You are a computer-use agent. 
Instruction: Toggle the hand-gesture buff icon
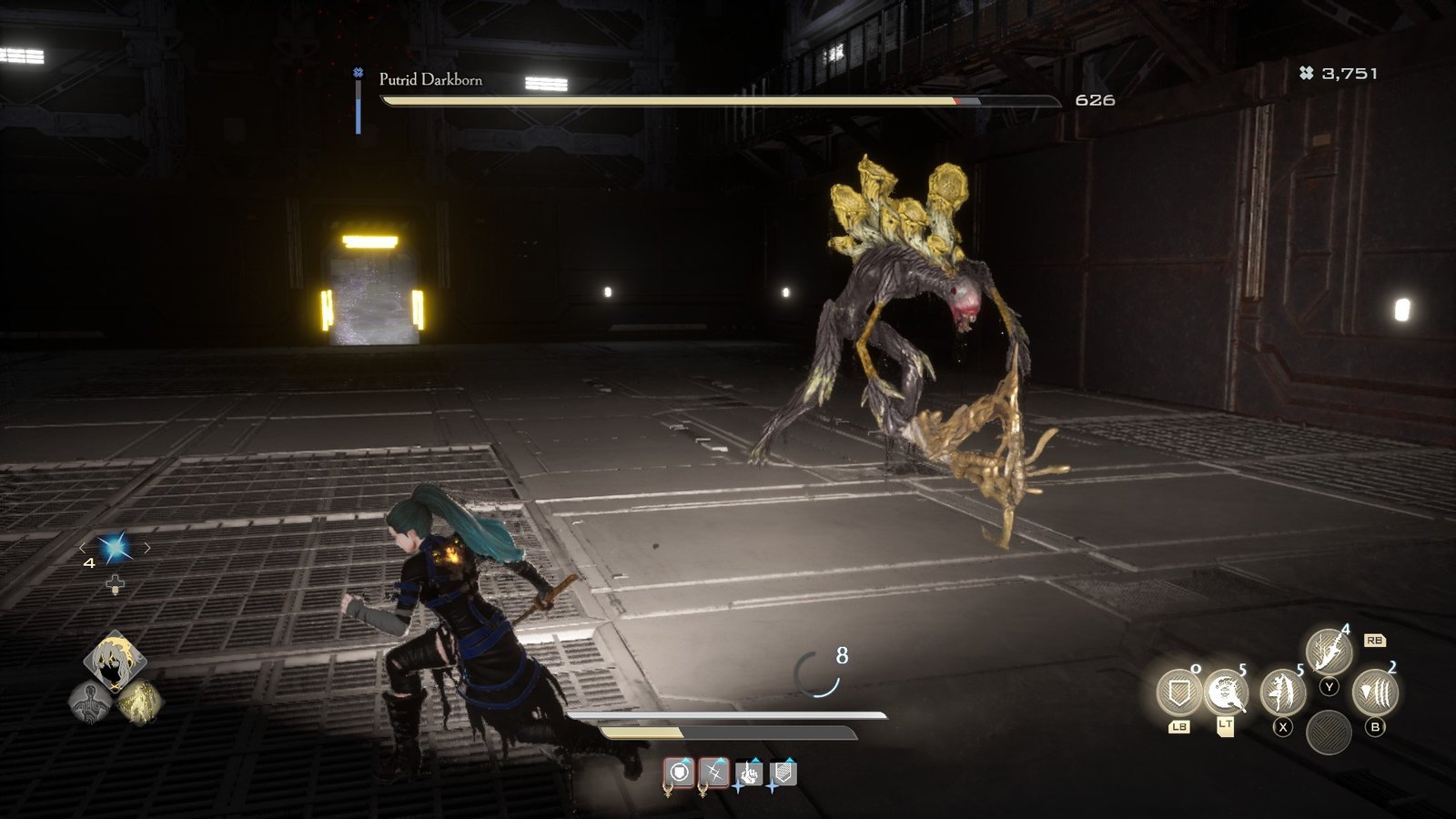pyautogui.click(x=749, y=773)
